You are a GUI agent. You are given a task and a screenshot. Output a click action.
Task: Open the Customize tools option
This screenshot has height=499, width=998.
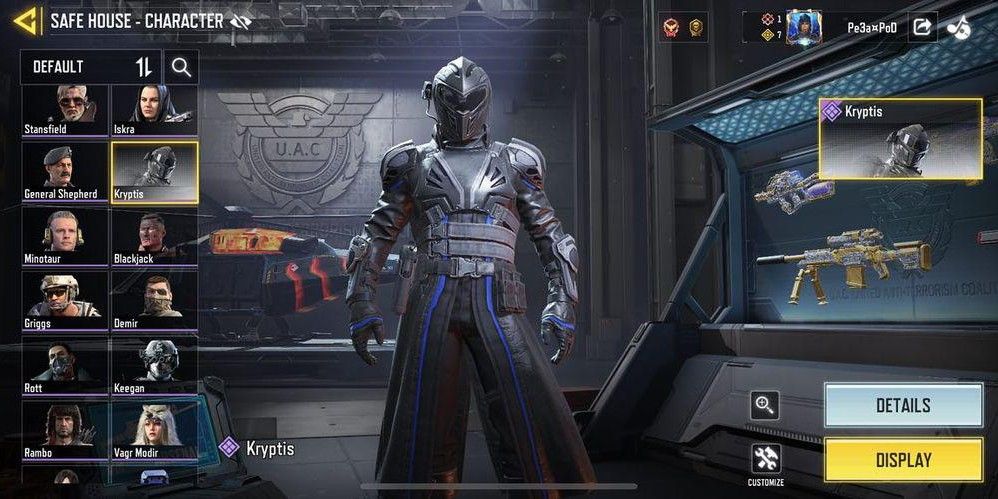766,462
